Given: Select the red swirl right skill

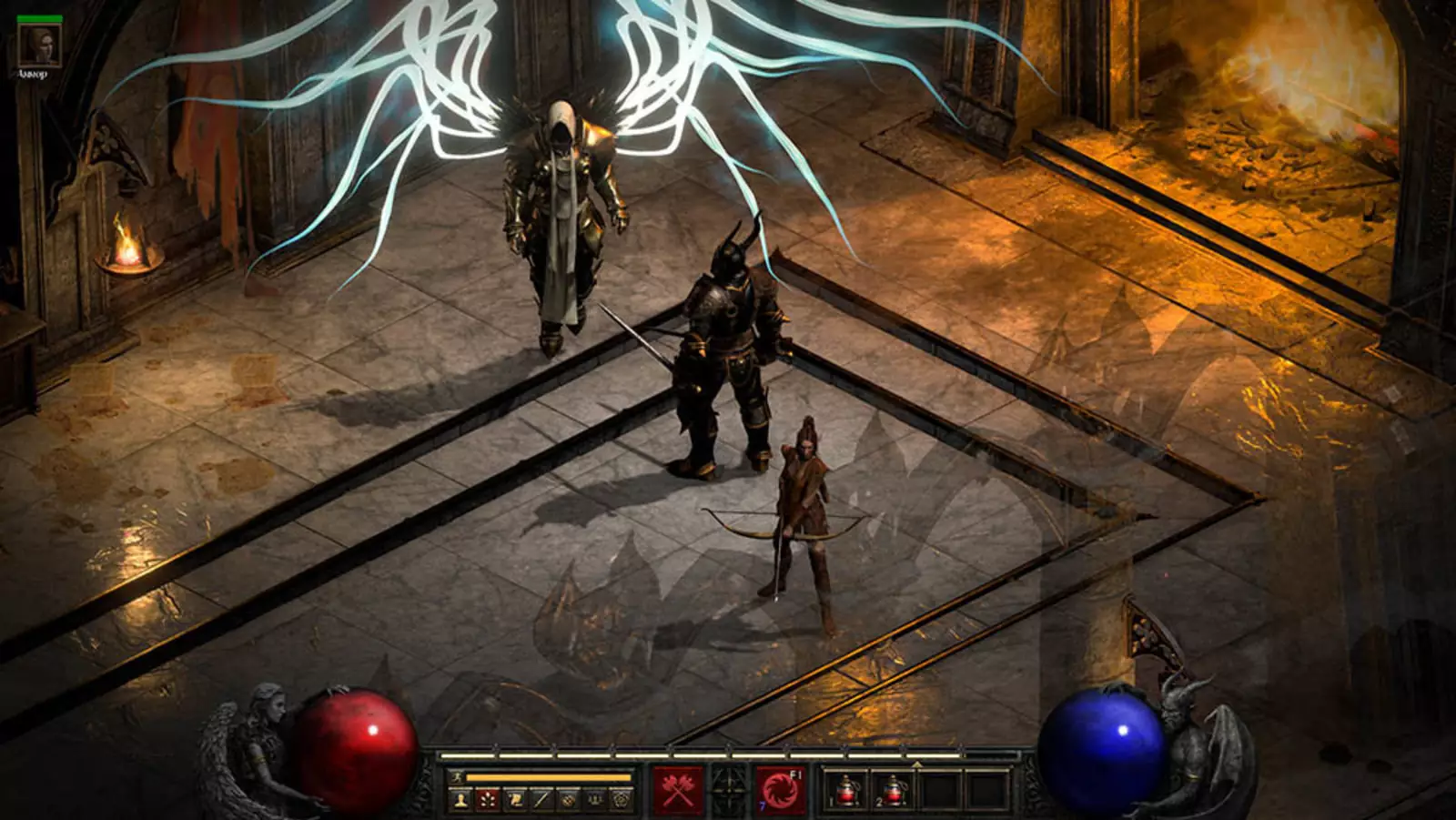Looking at the screenshot, I should click(x=781, y=790).
